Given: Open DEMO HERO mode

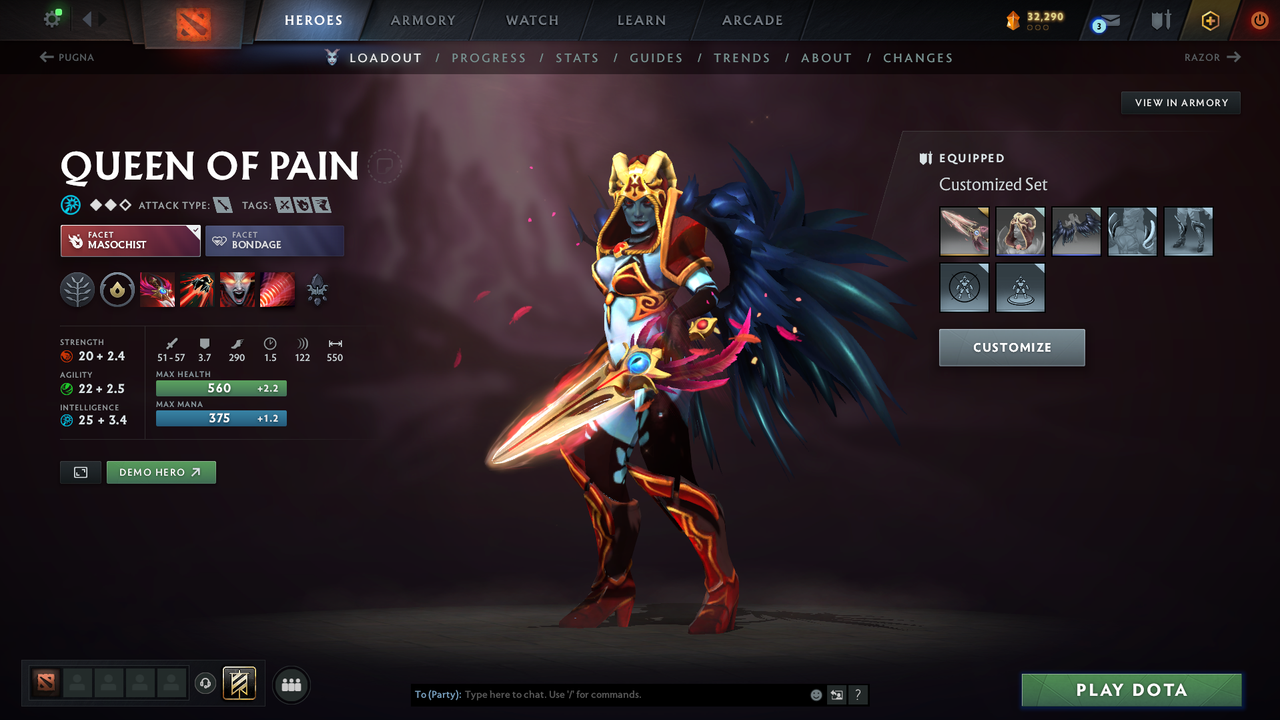Looking at the screenshot, I should click(160, 471).
